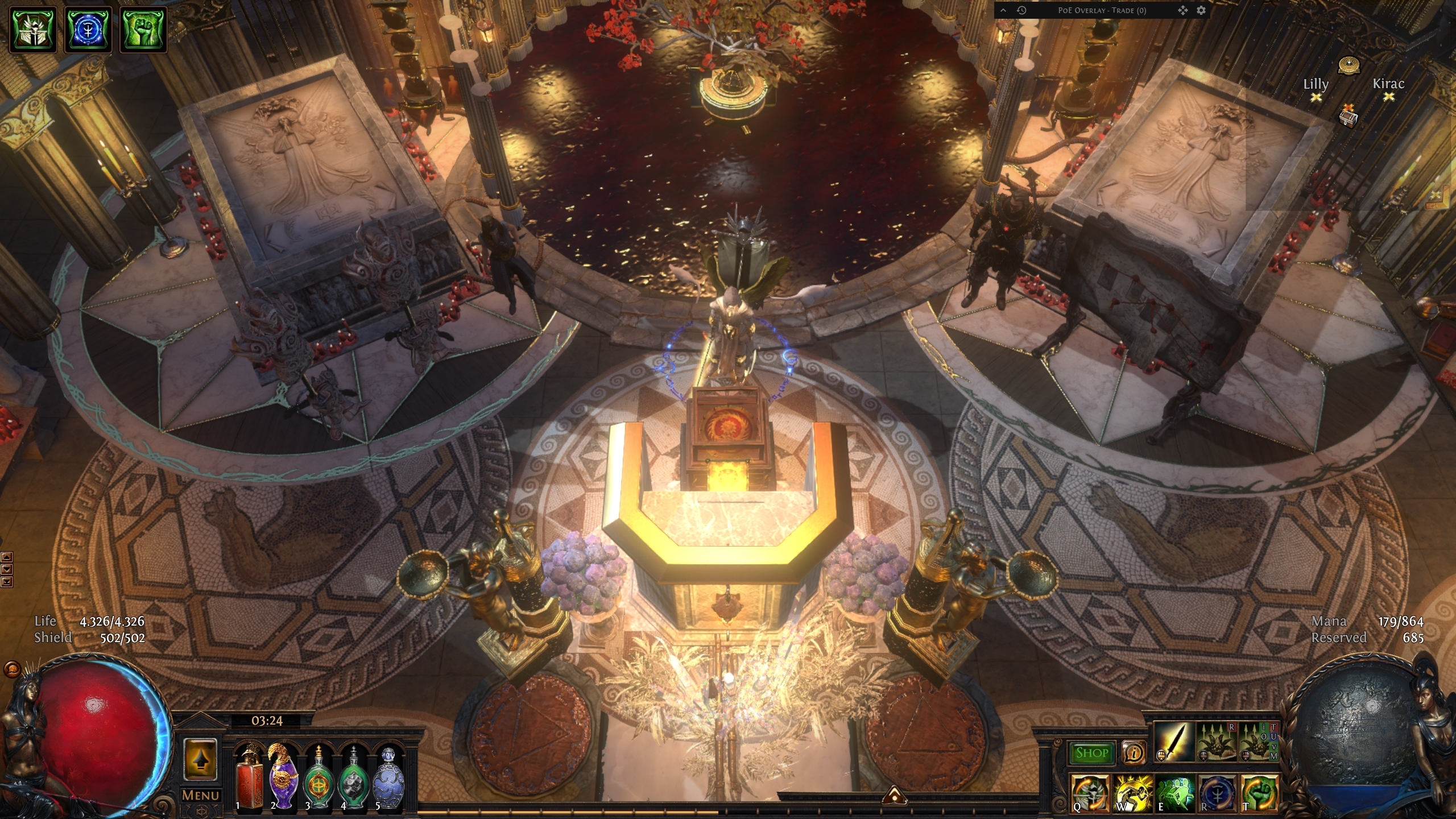
Task: Open the orange info speech-bubble button
Action: [1134, 753]
